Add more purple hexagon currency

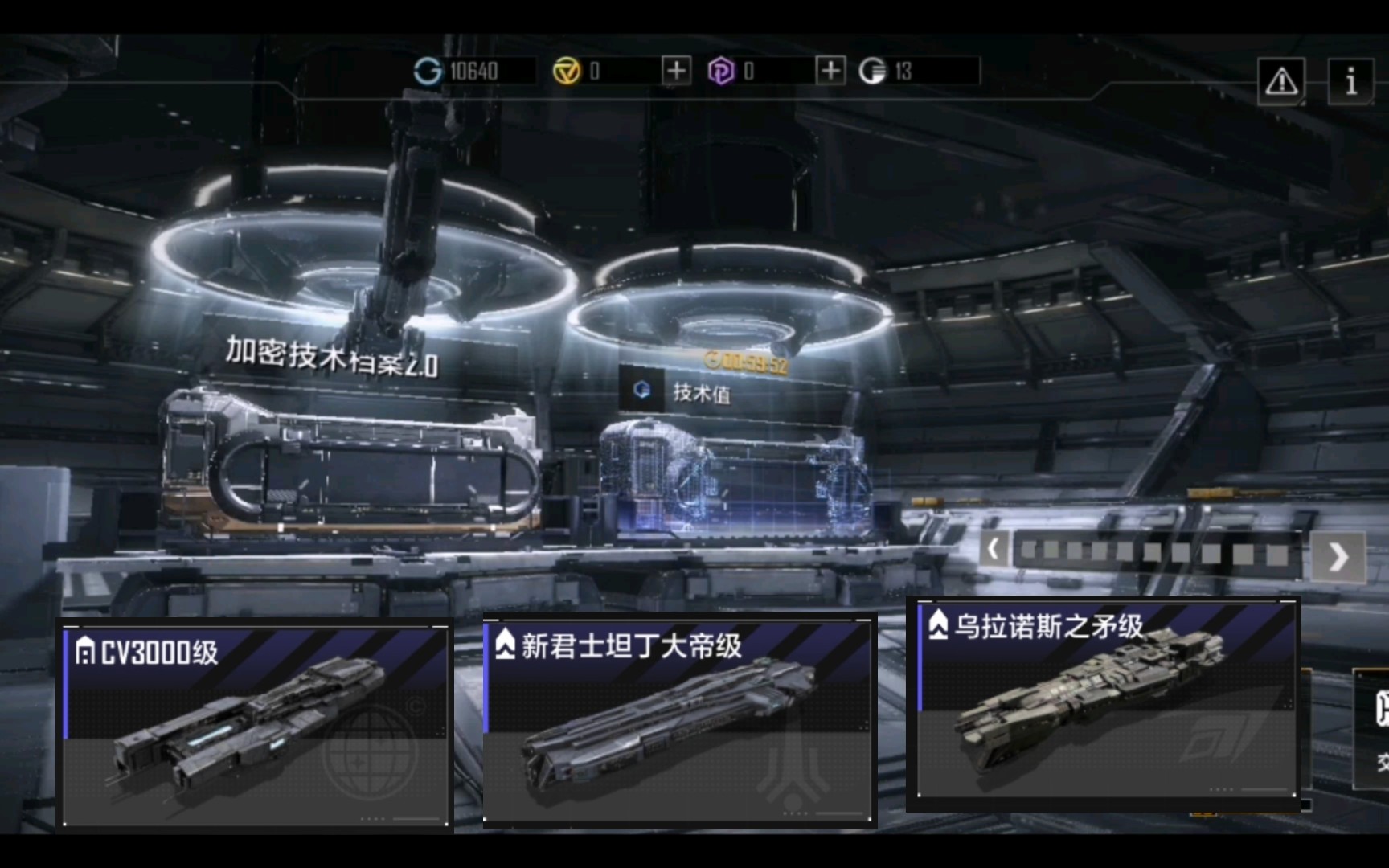tap(830, 71)
